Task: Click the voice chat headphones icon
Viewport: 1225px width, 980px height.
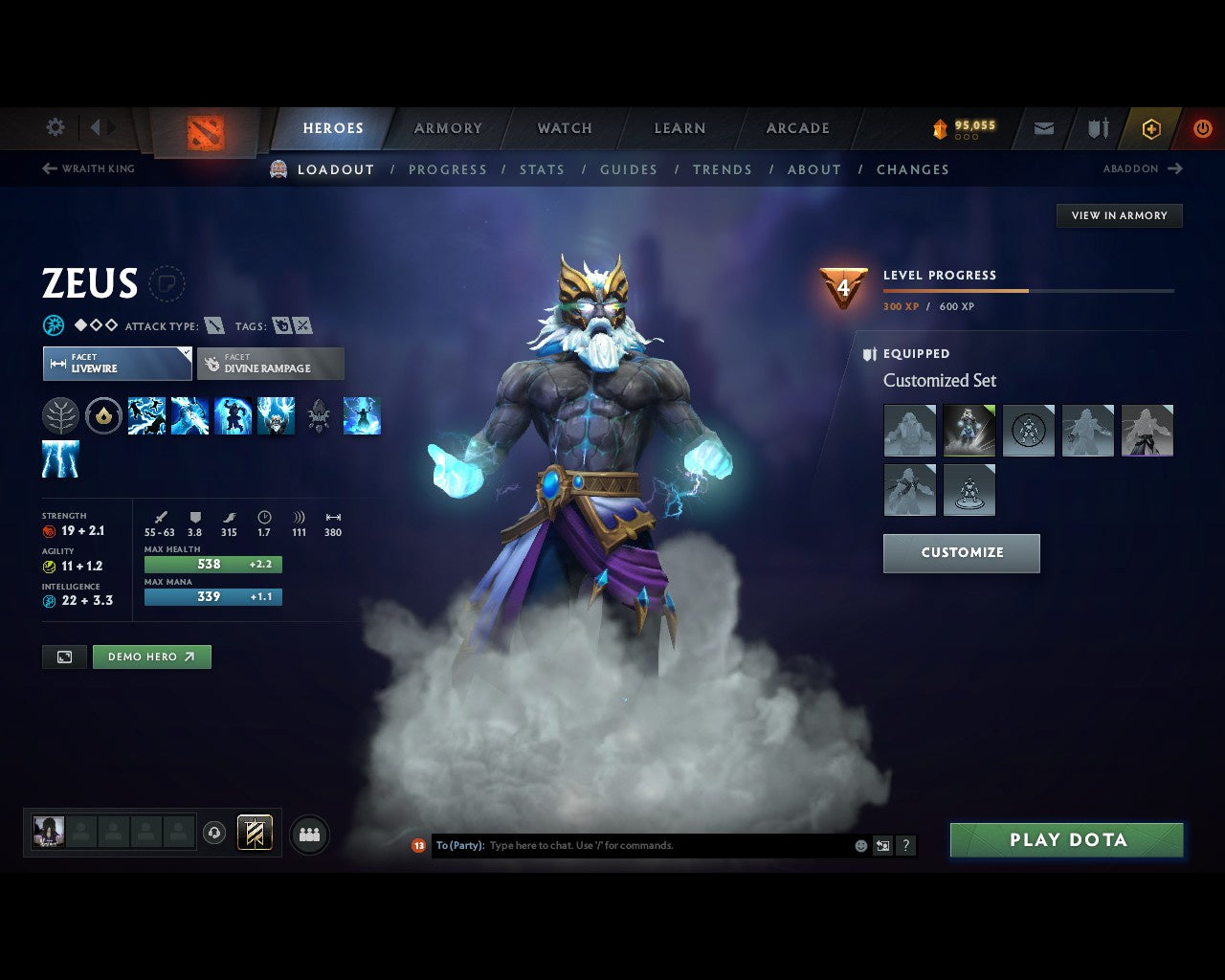Action: [x=212, y=834]
